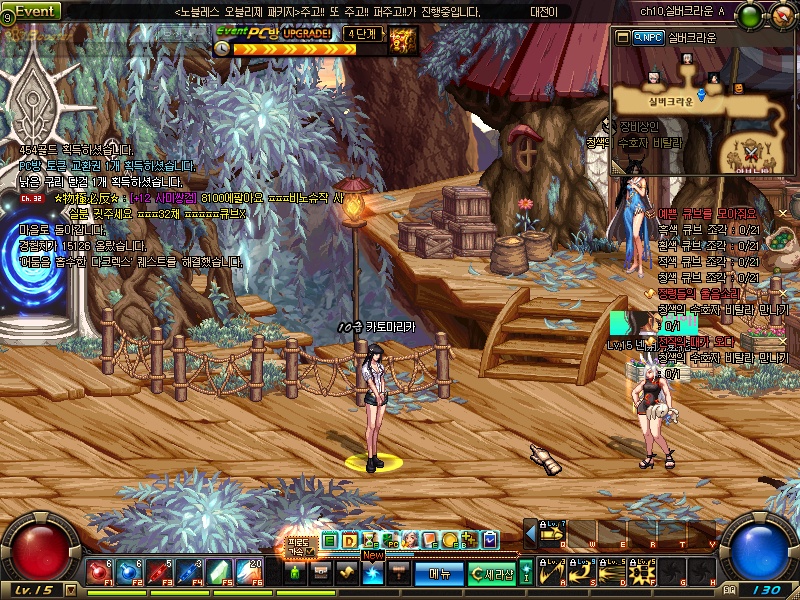Use the blue potion in F2 slot
The height and width of the screenshot is (600, 800).
pos(129,572)
